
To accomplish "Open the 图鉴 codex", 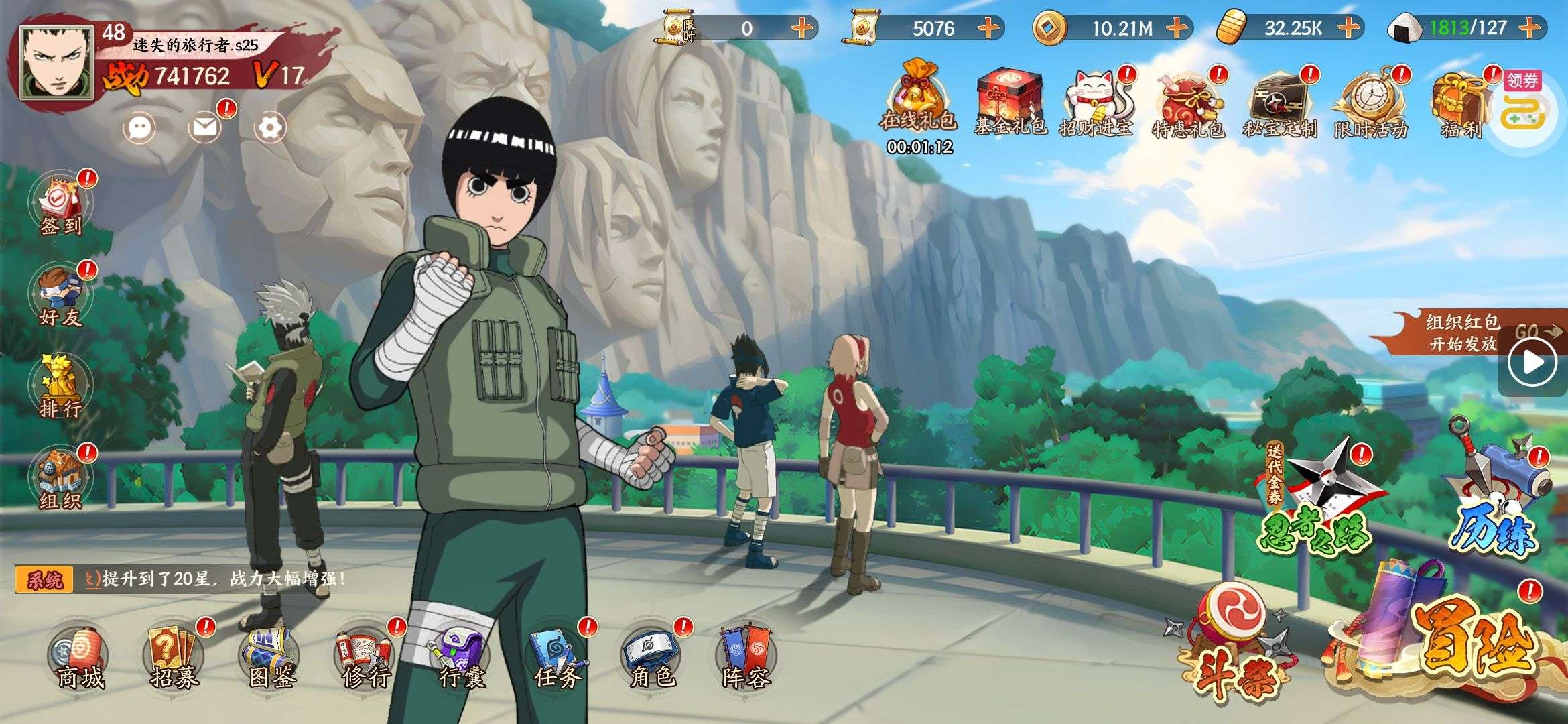I will [x=271, y=658].
